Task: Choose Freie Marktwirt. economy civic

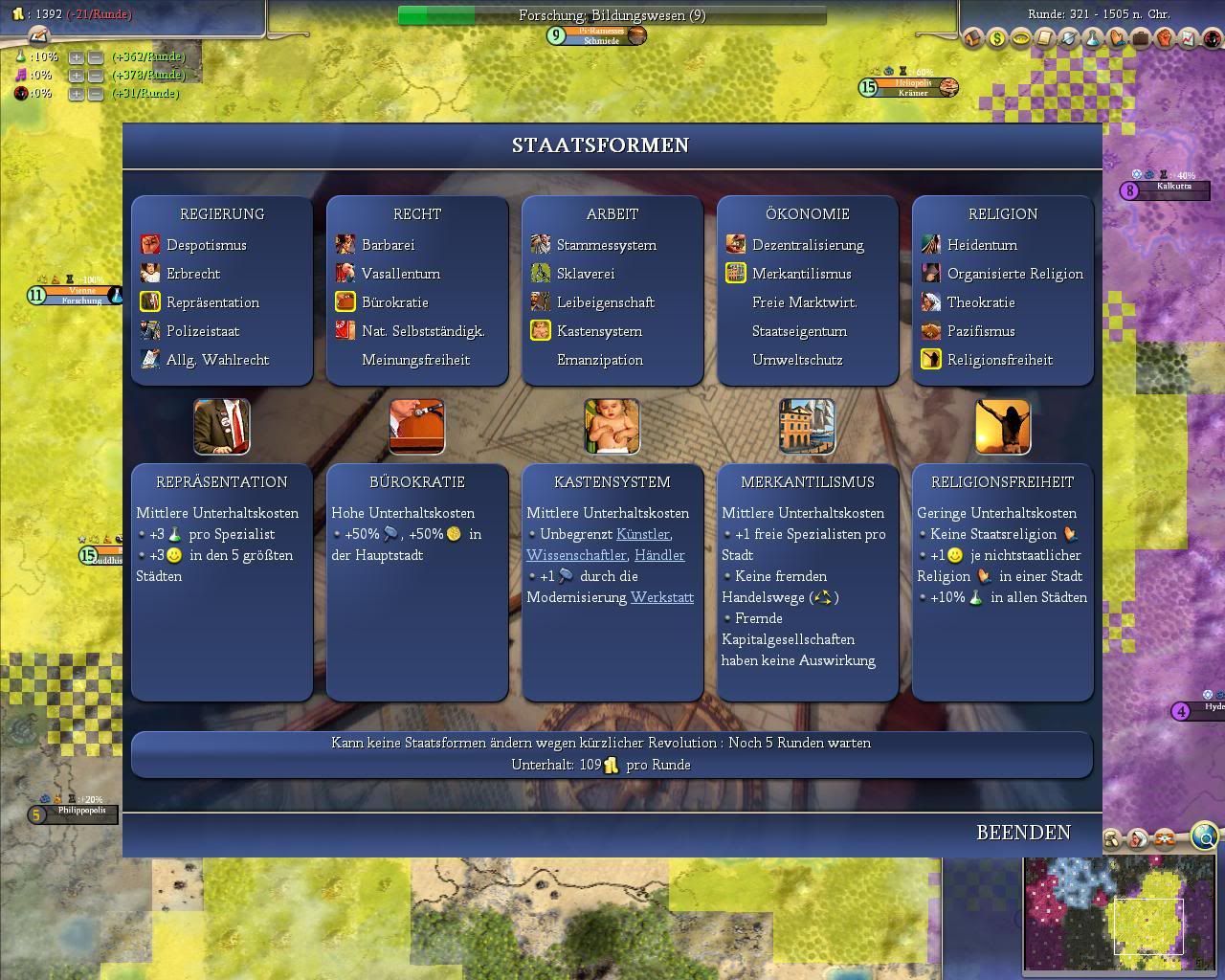Action: coord(804,302)
